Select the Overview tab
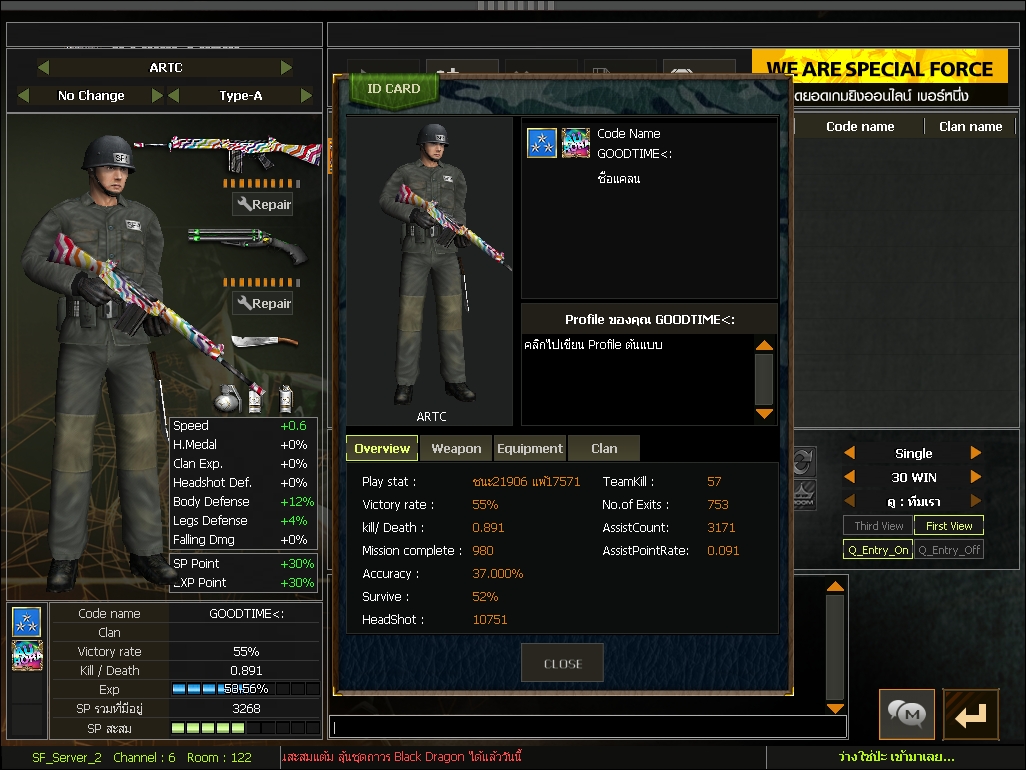Viewport: 1026px width, 770px height. tap(382, 449)
